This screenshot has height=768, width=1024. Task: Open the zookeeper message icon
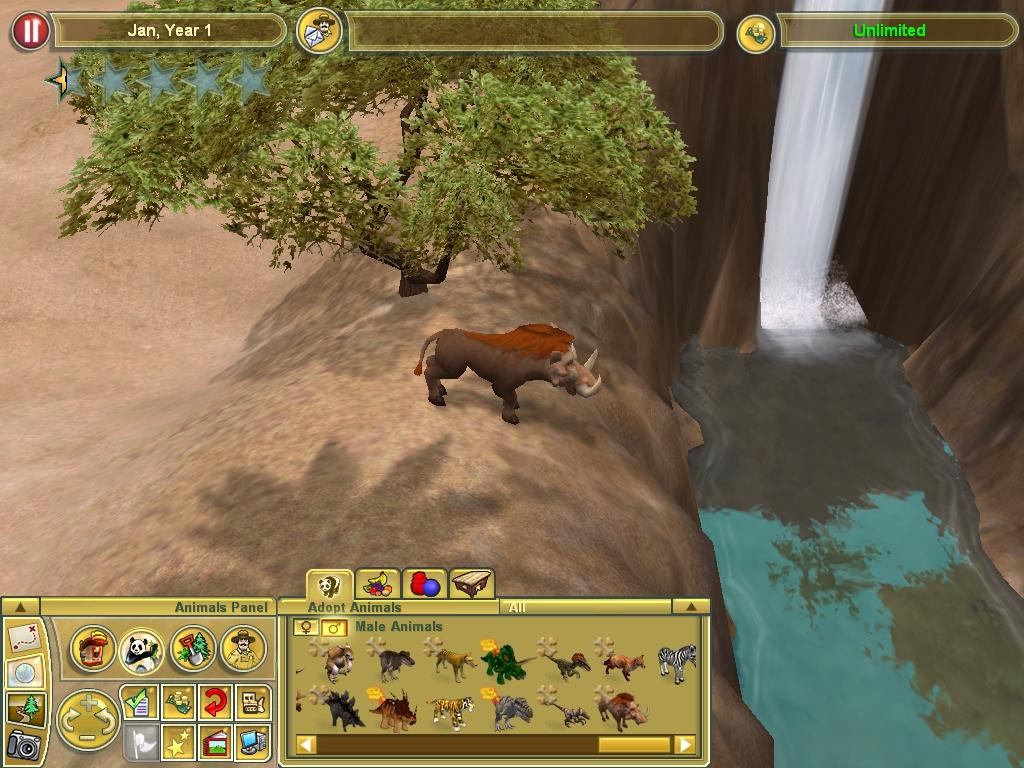(320, 31)
